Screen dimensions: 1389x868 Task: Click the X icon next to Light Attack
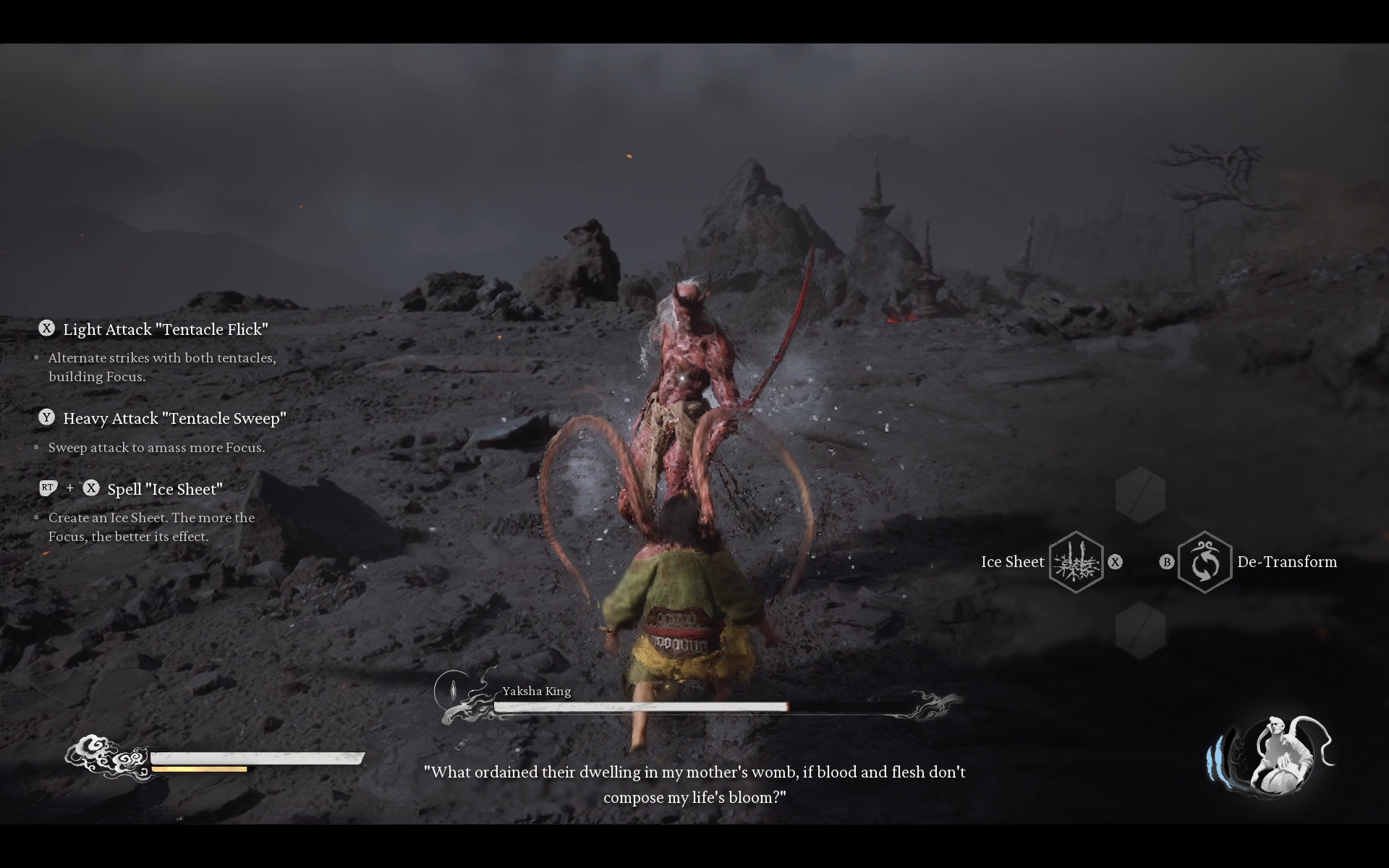[x=47, y=328]
